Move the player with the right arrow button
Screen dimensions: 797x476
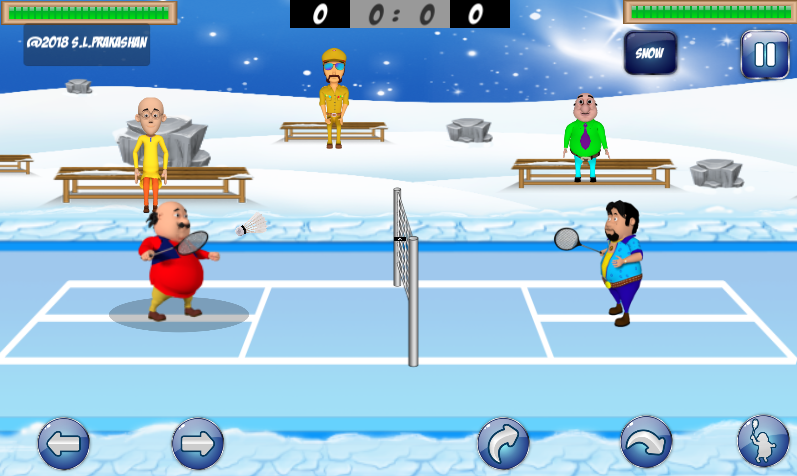[x=197, y=444]
